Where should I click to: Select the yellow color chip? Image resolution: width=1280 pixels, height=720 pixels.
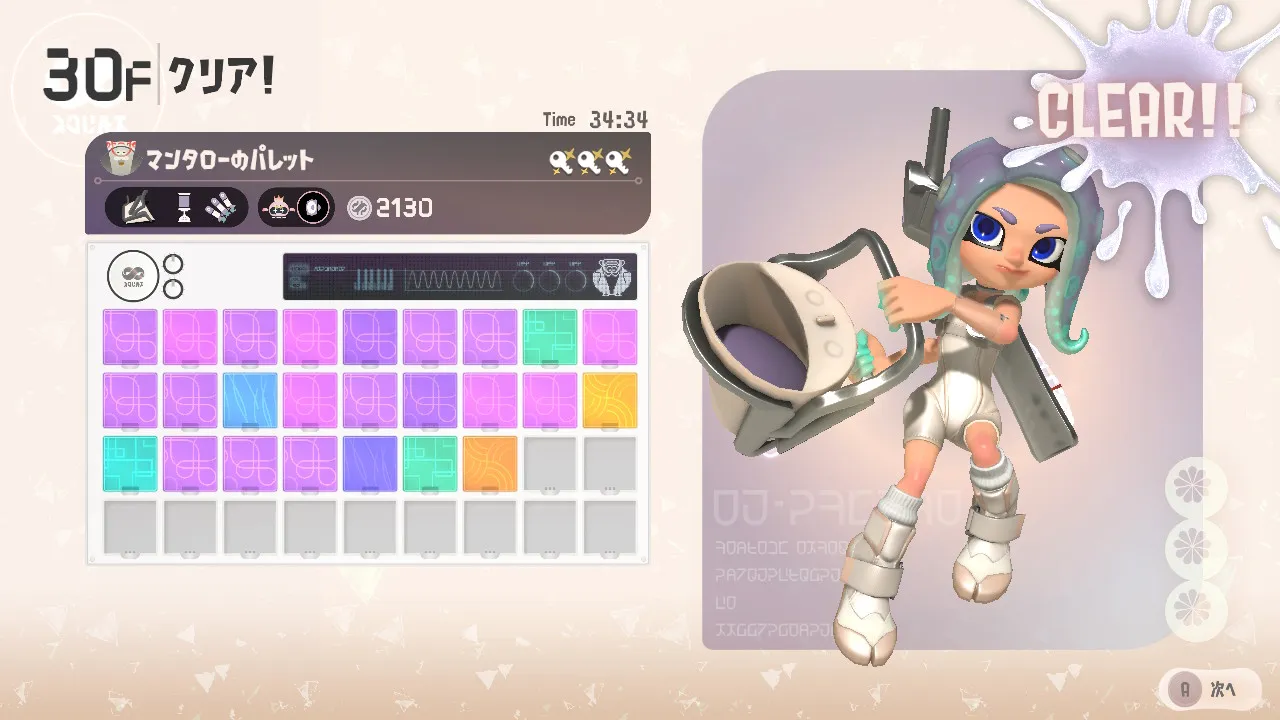pyautogui.click(x=610, y=400)
